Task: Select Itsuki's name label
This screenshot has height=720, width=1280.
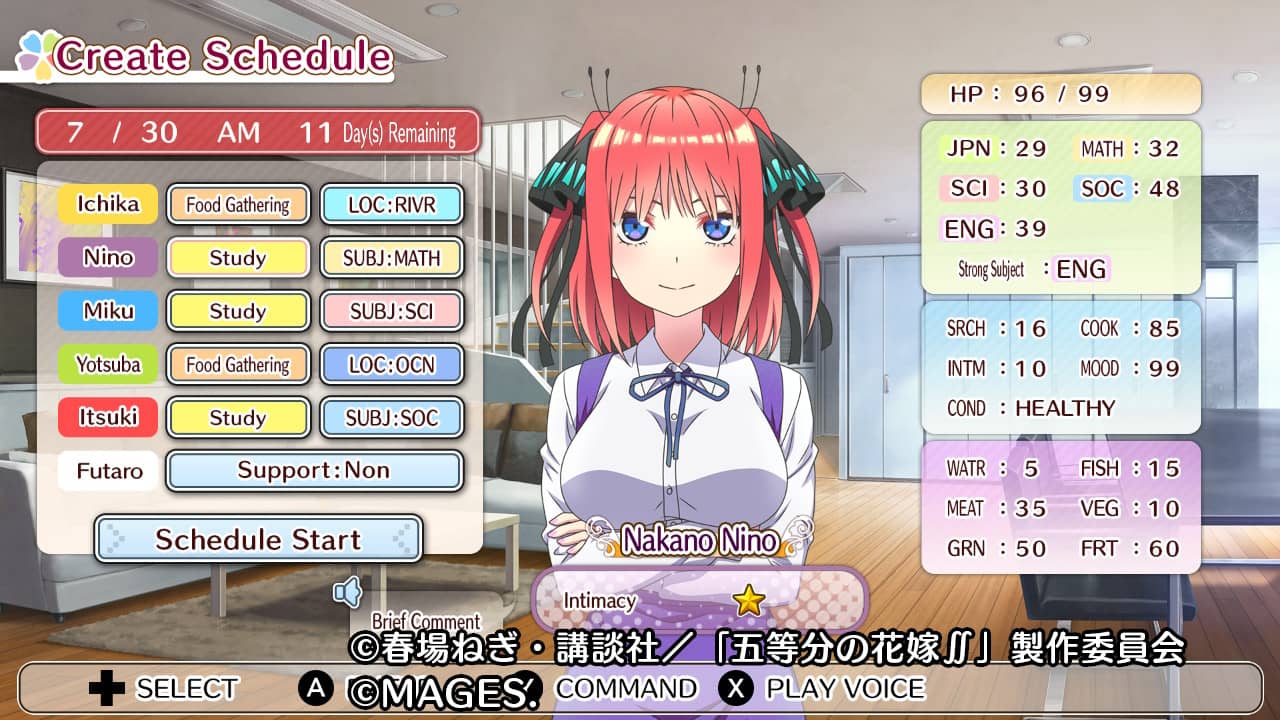Action: pyautogui.click(x=108, y=417)
